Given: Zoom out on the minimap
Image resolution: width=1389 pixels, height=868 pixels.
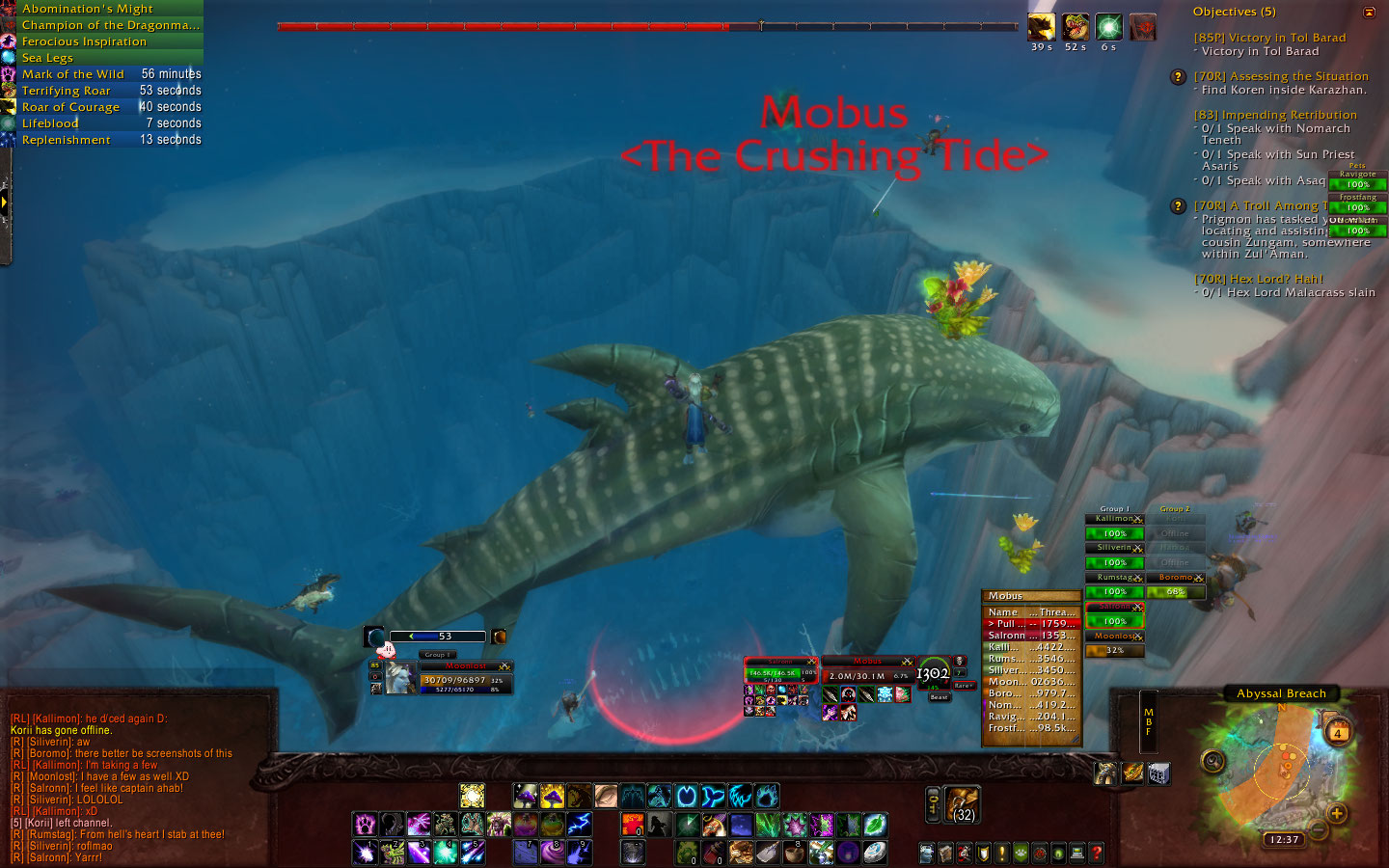Looking at the screenshot, I should coord(1318,831).
